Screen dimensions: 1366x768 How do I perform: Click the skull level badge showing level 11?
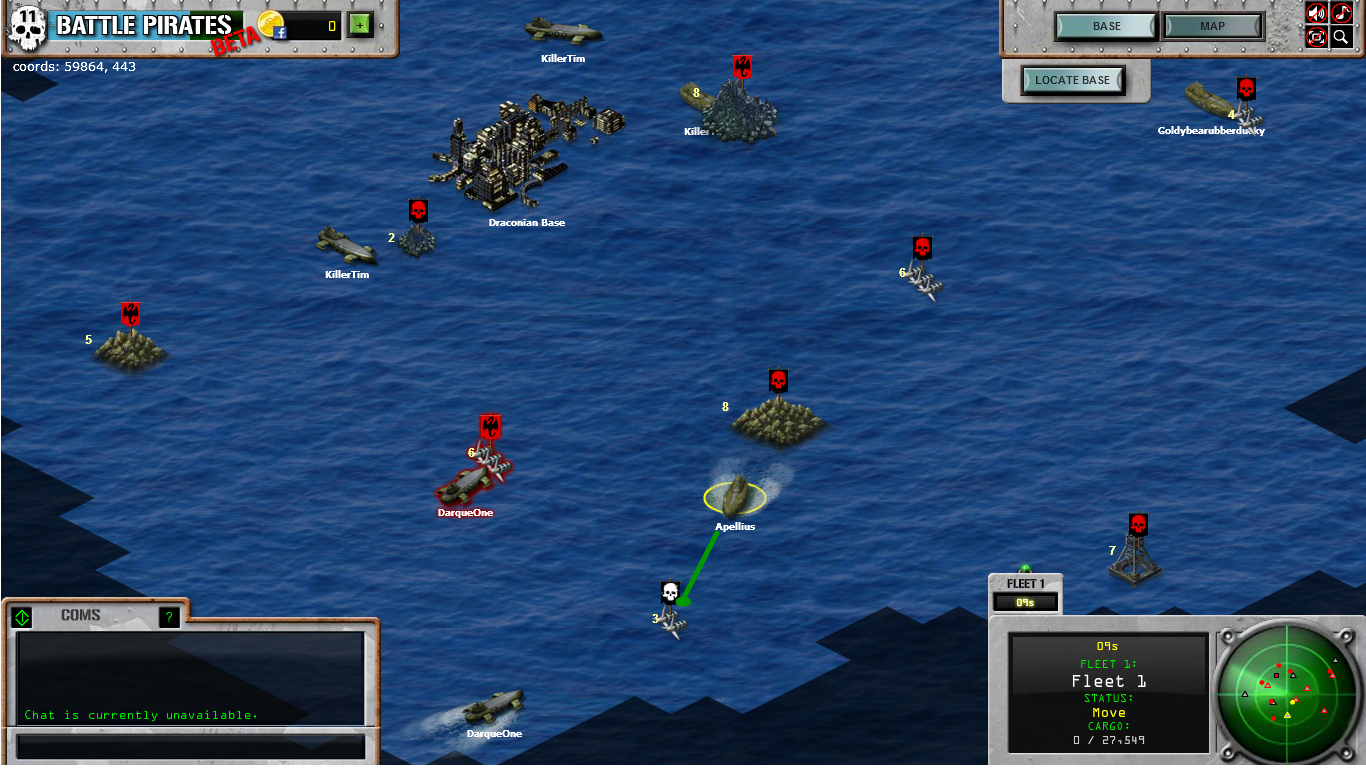pyautogui.click(x=26, y=26)
